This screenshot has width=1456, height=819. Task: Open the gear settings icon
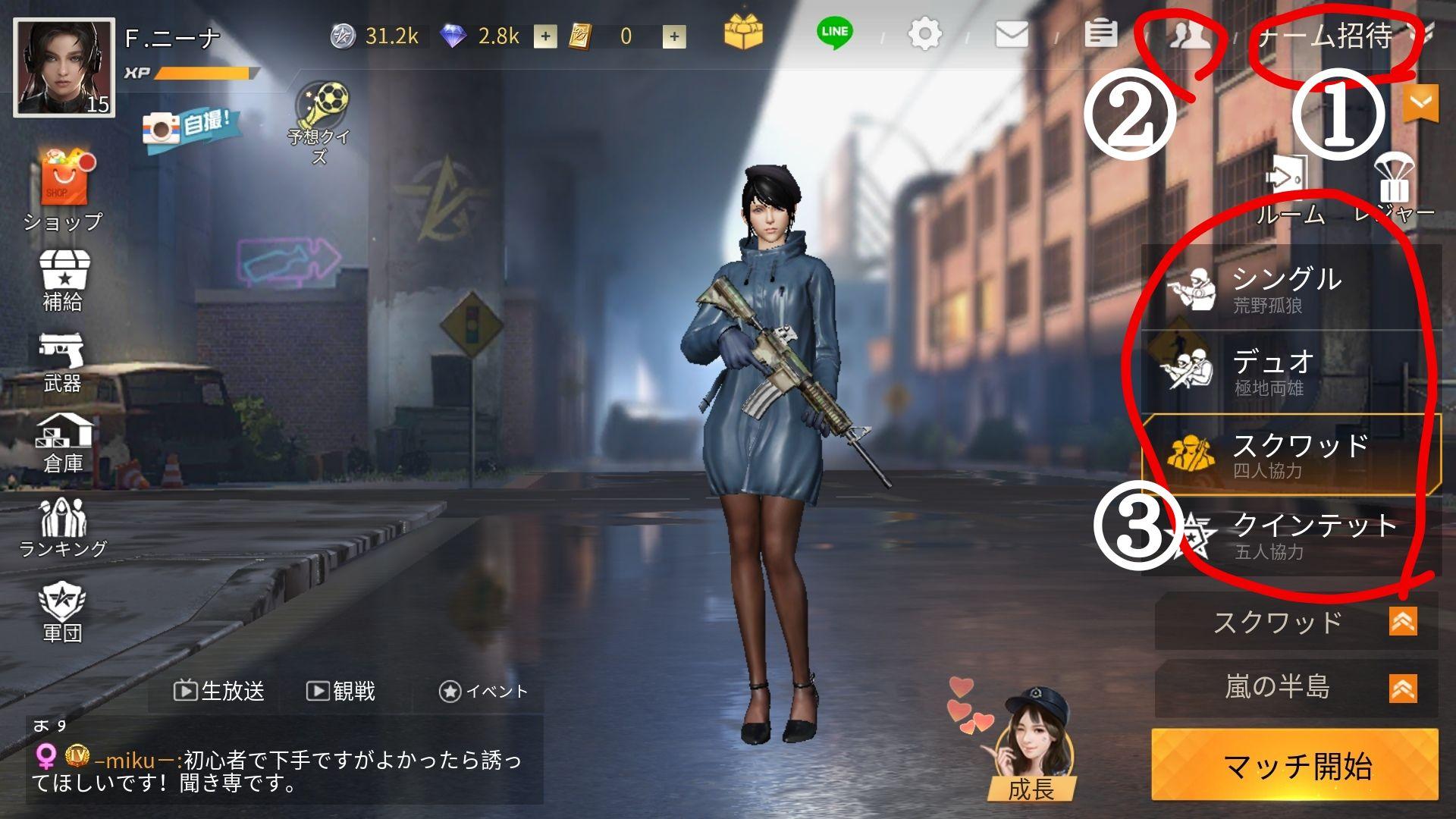click(924, 34)
